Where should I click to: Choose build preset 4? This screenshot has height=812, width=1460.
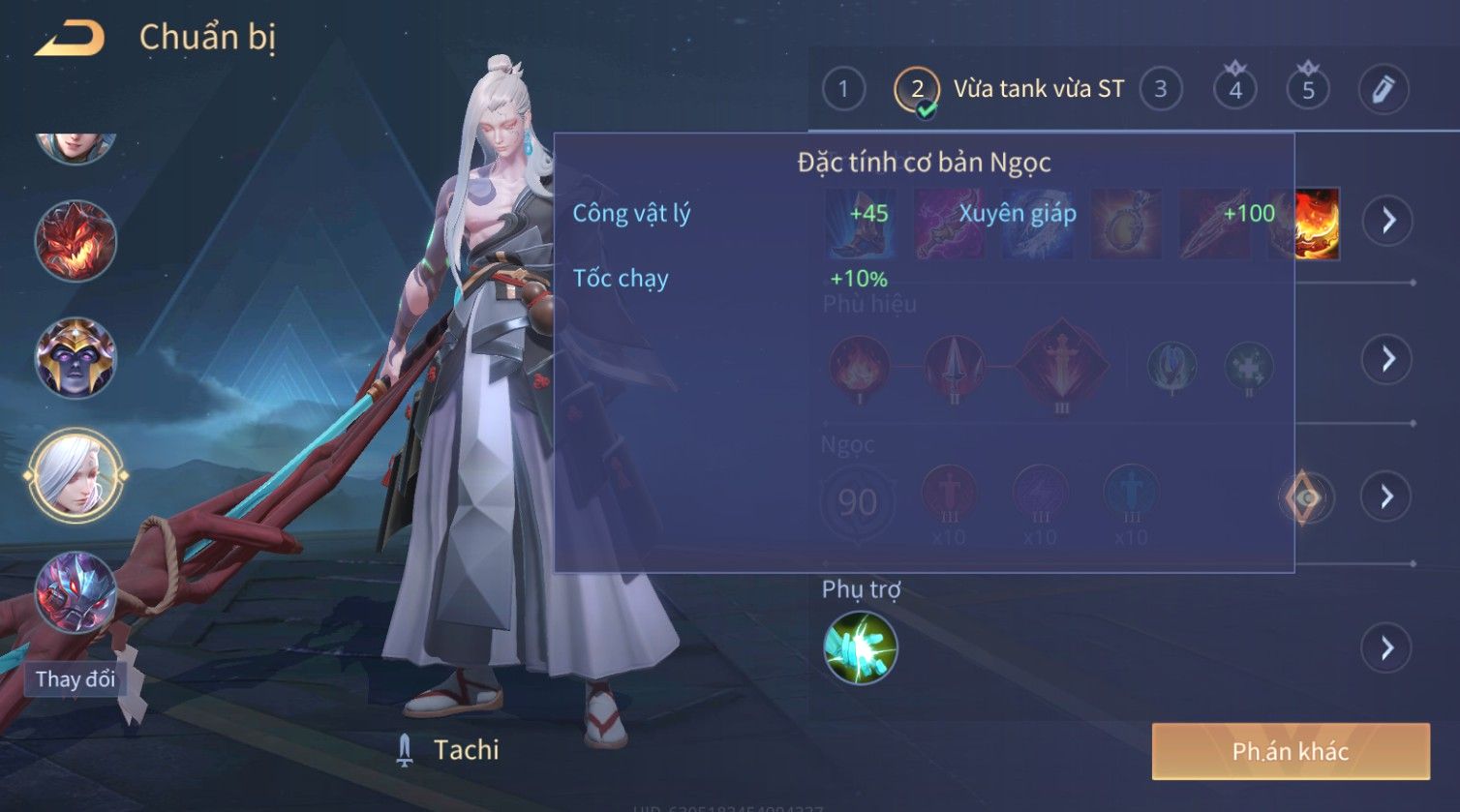point(1234,90)
